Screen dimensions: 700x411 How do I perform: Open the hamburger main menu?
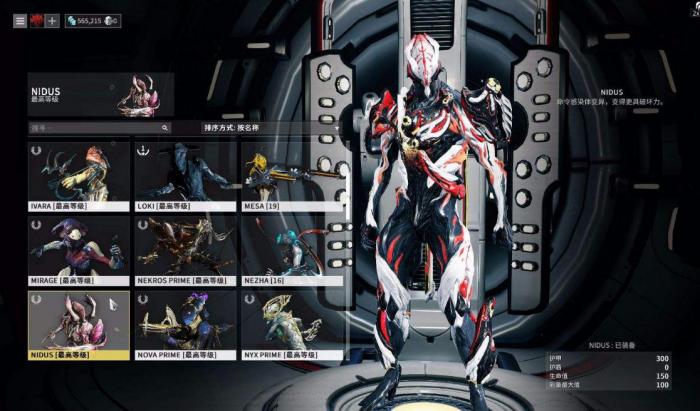pos(20,20)
